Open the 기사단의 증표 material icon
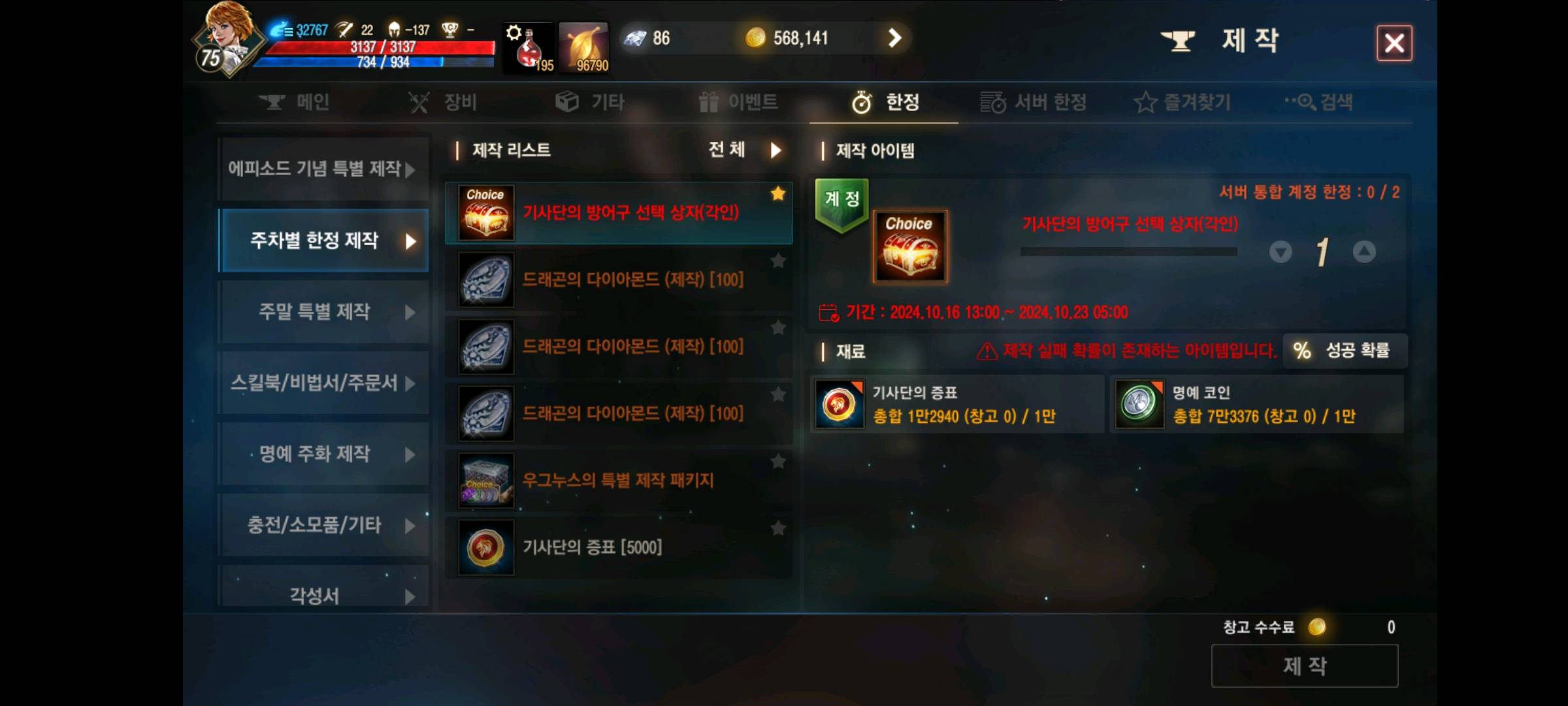Viewport: 1568px width, 706px height. 840,404
